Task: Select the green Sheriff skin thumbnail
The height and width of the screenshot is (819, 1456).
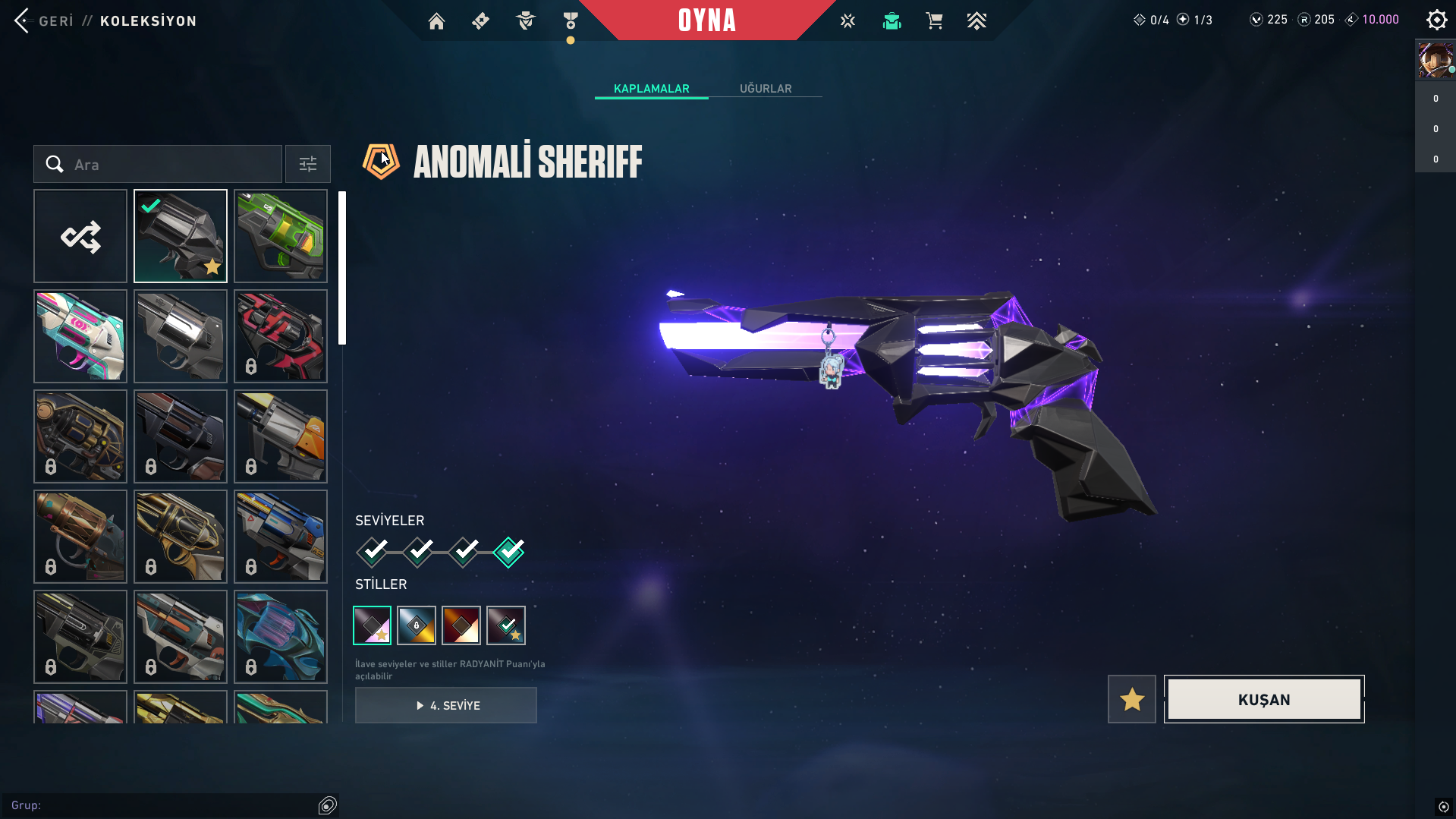Action: tap(281, 237)
